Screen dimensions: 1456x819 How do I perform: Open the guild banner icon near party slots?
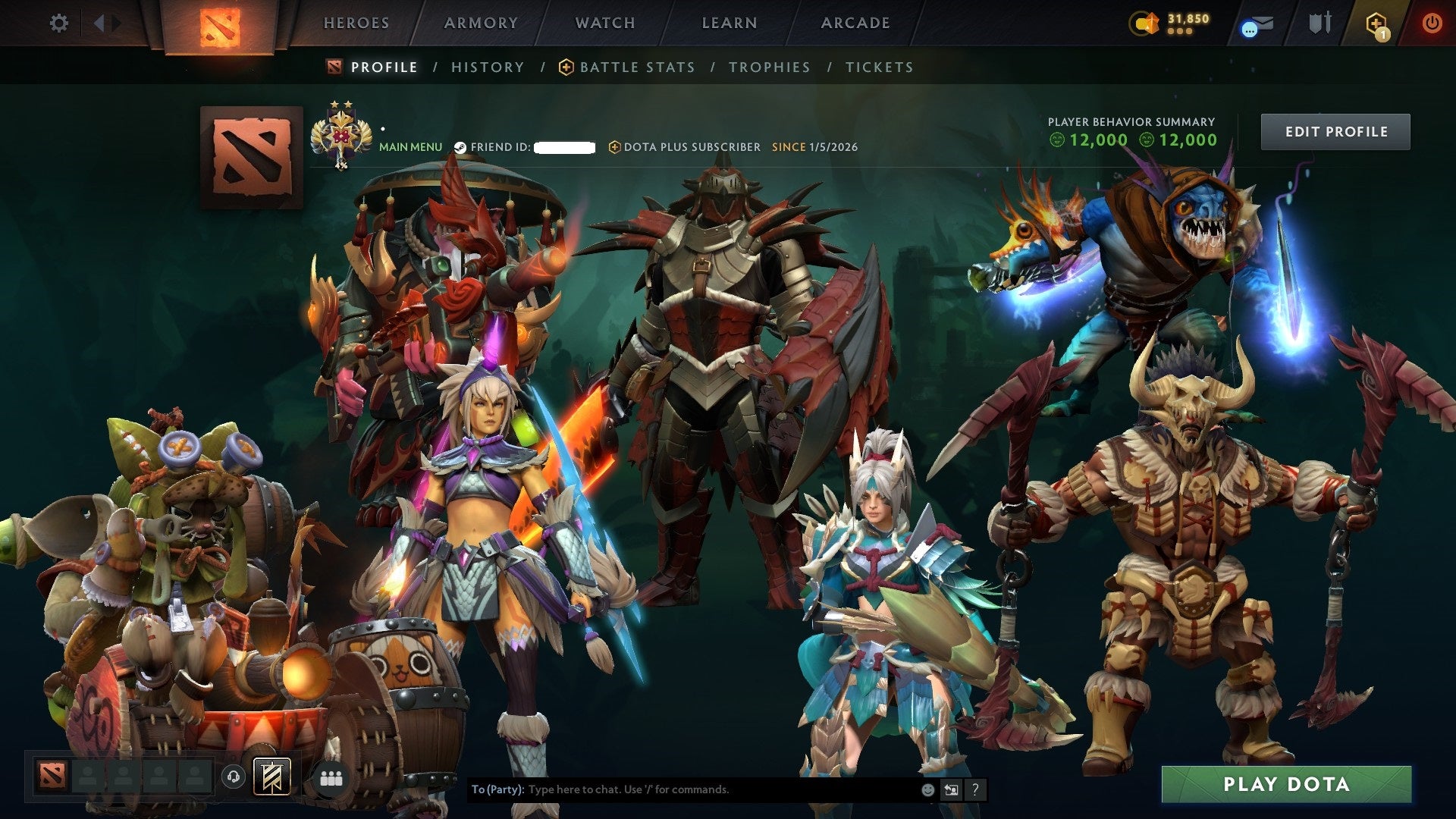(273, 778)
